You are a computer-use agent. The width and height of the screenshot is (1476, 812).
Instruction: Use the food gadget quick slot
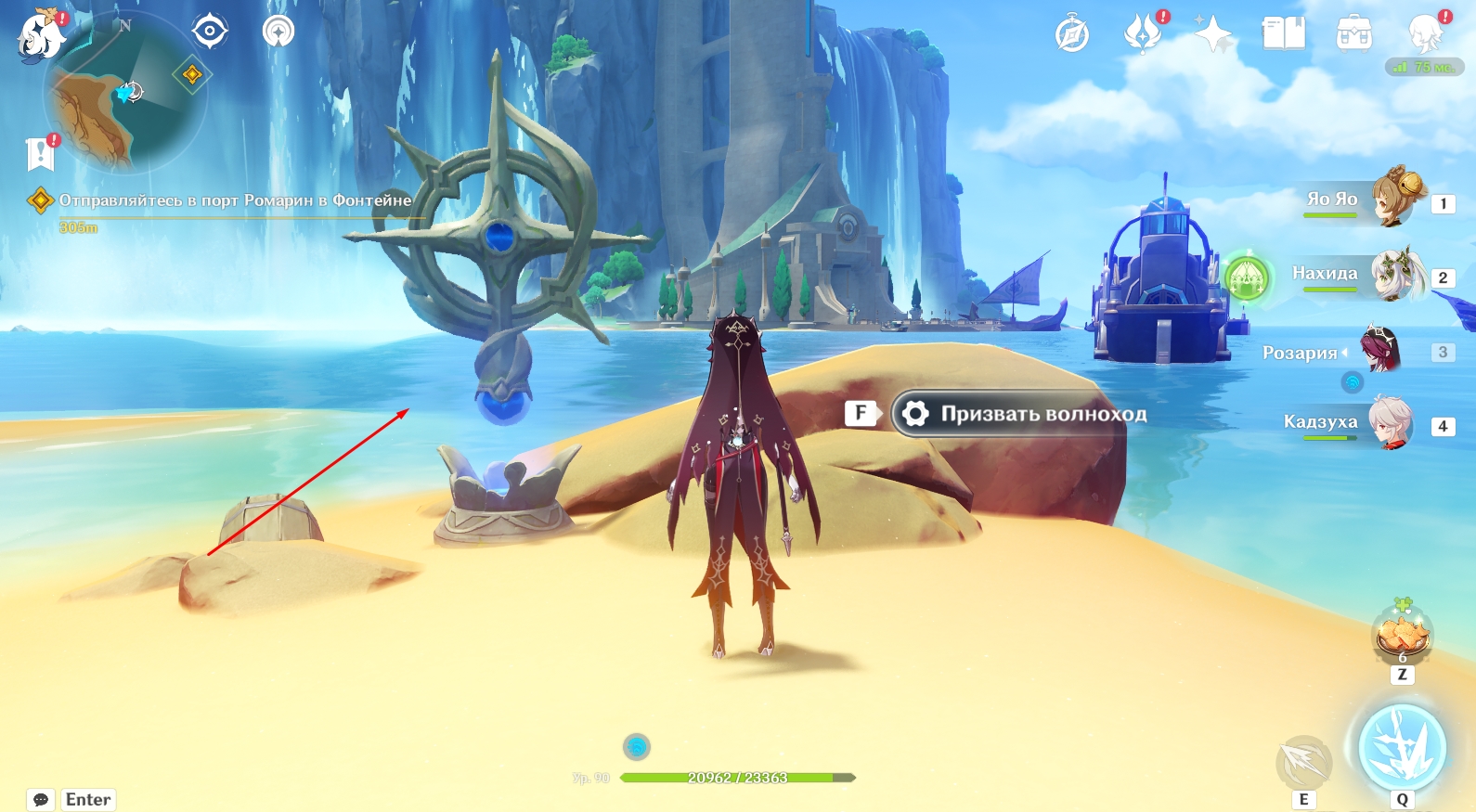coord(1402,636)
